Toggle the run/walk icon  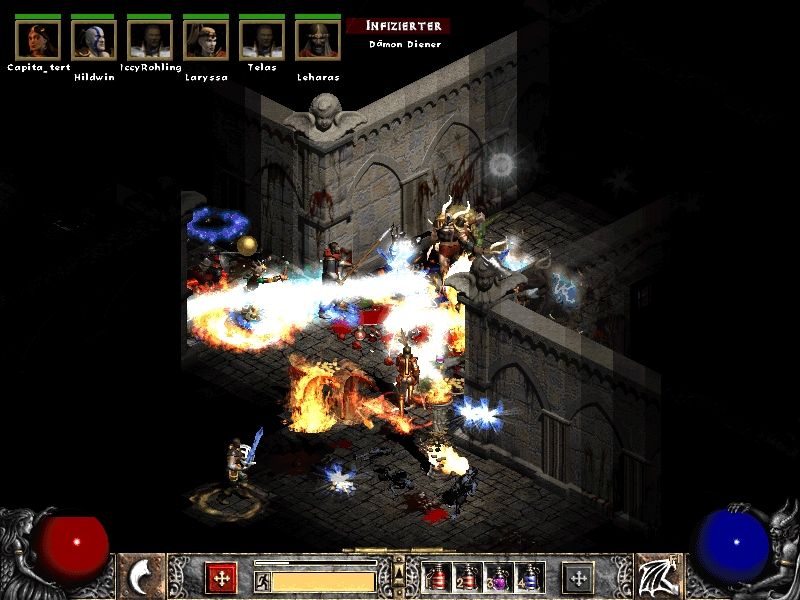point(263,581)
